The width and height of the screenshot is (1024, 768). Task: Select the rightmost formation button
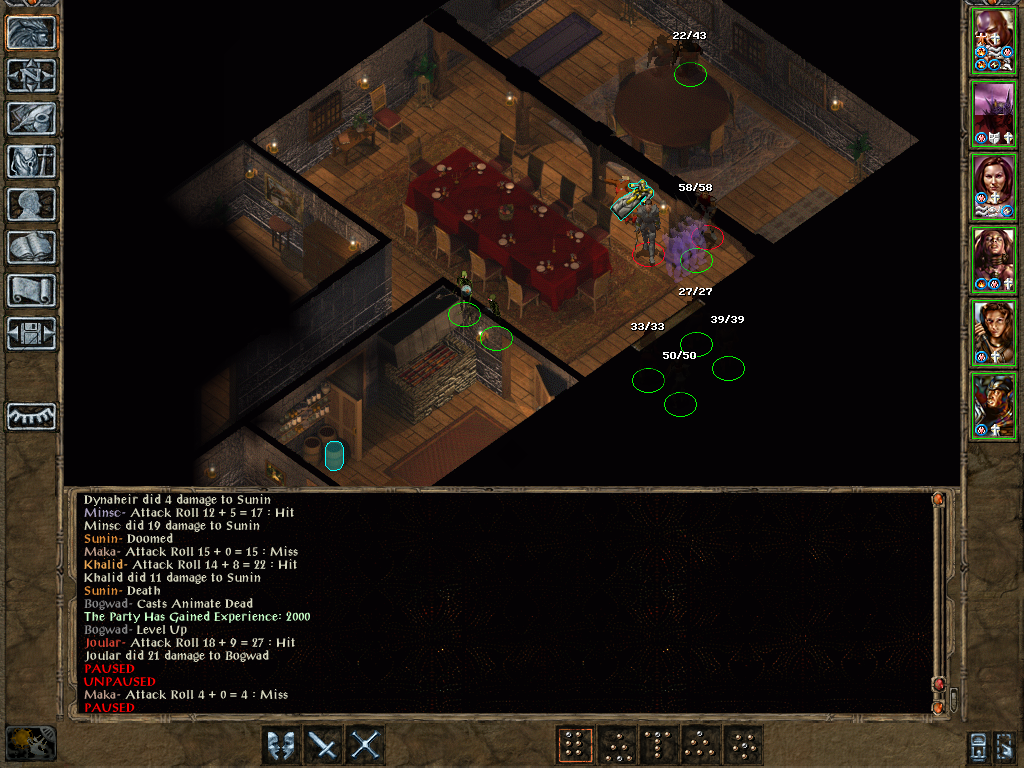pyautogui.click(x=743, y=745)
